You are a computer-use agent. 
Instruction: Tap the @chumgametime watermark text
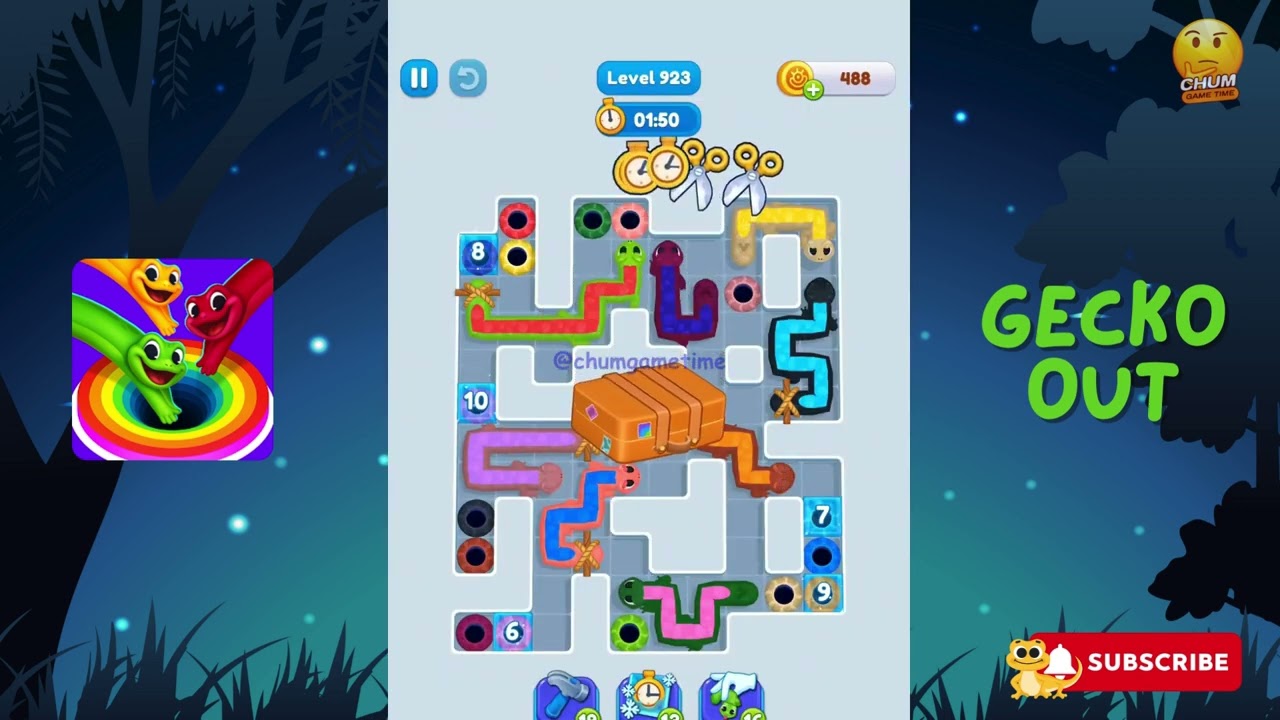638,361
